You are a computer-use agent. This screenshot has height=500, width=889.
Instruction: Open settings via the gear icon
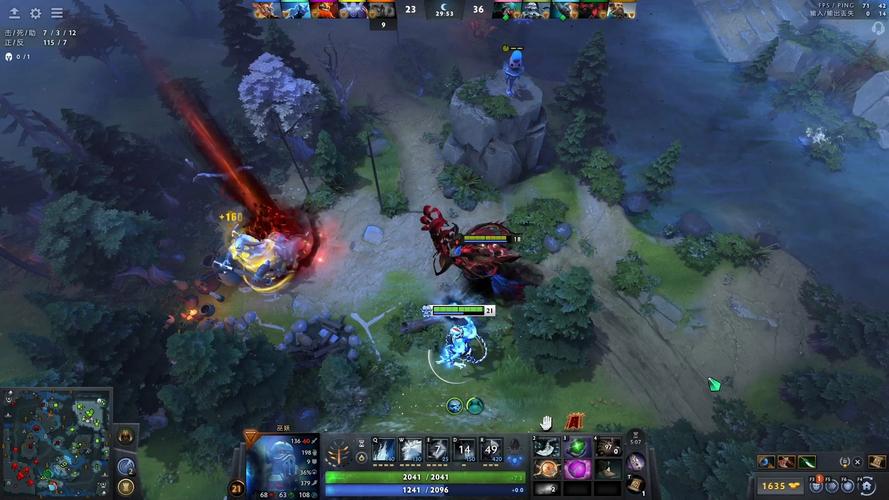36,13
